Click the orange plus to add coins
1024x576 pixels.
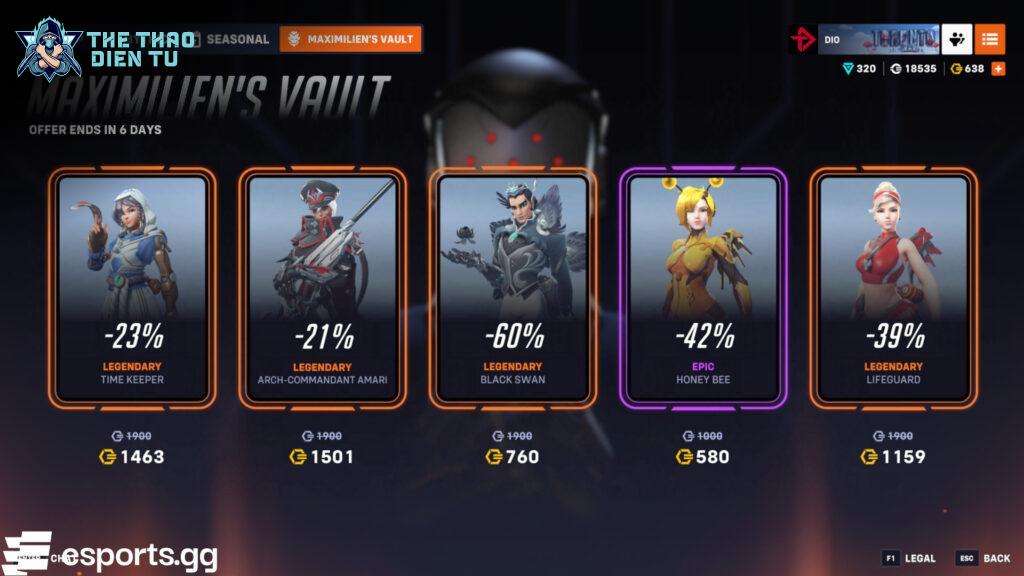tap(997, 69)
